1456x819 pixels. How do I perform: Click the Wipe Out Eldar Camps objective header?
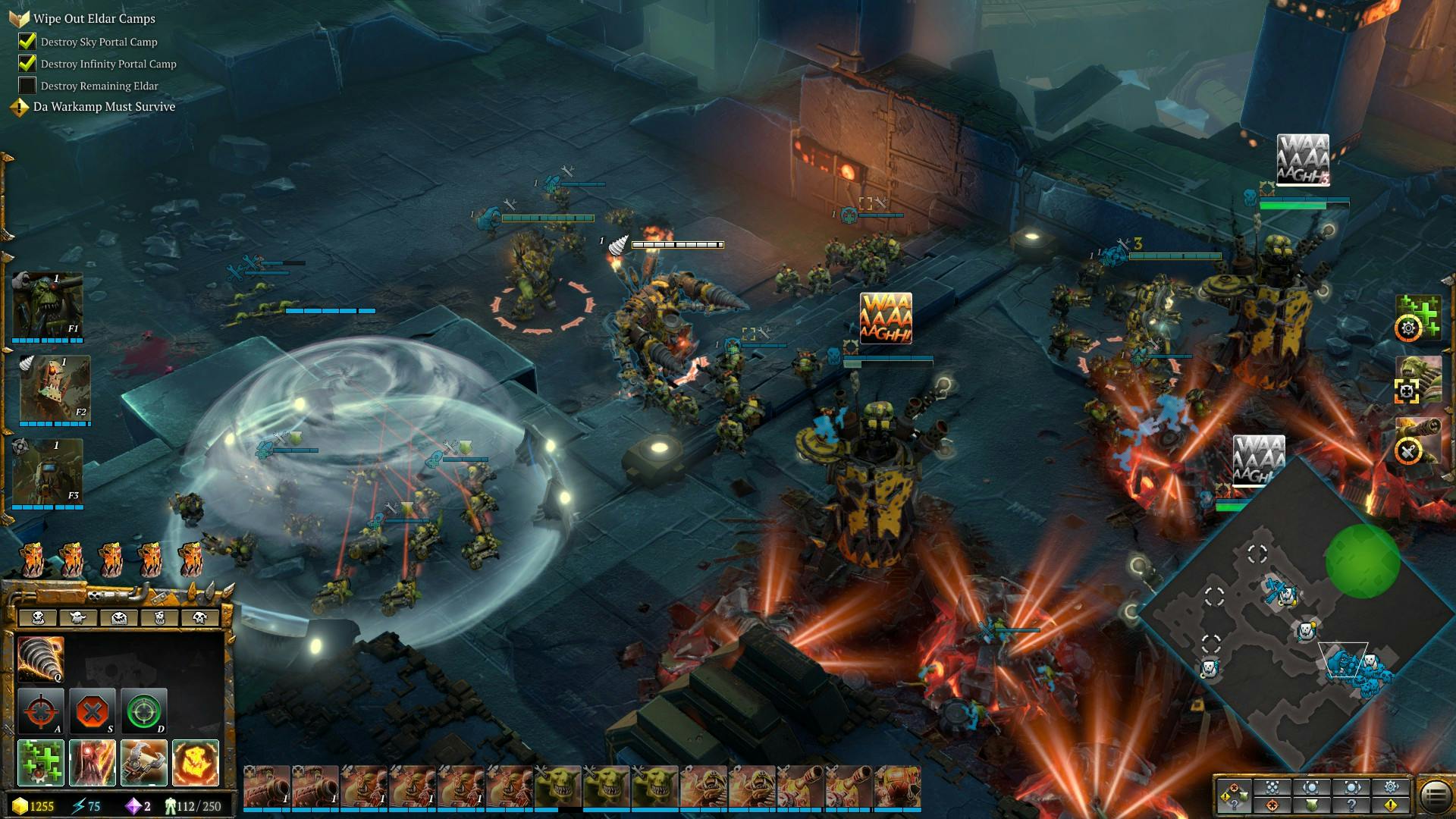[x=94, y=19]
